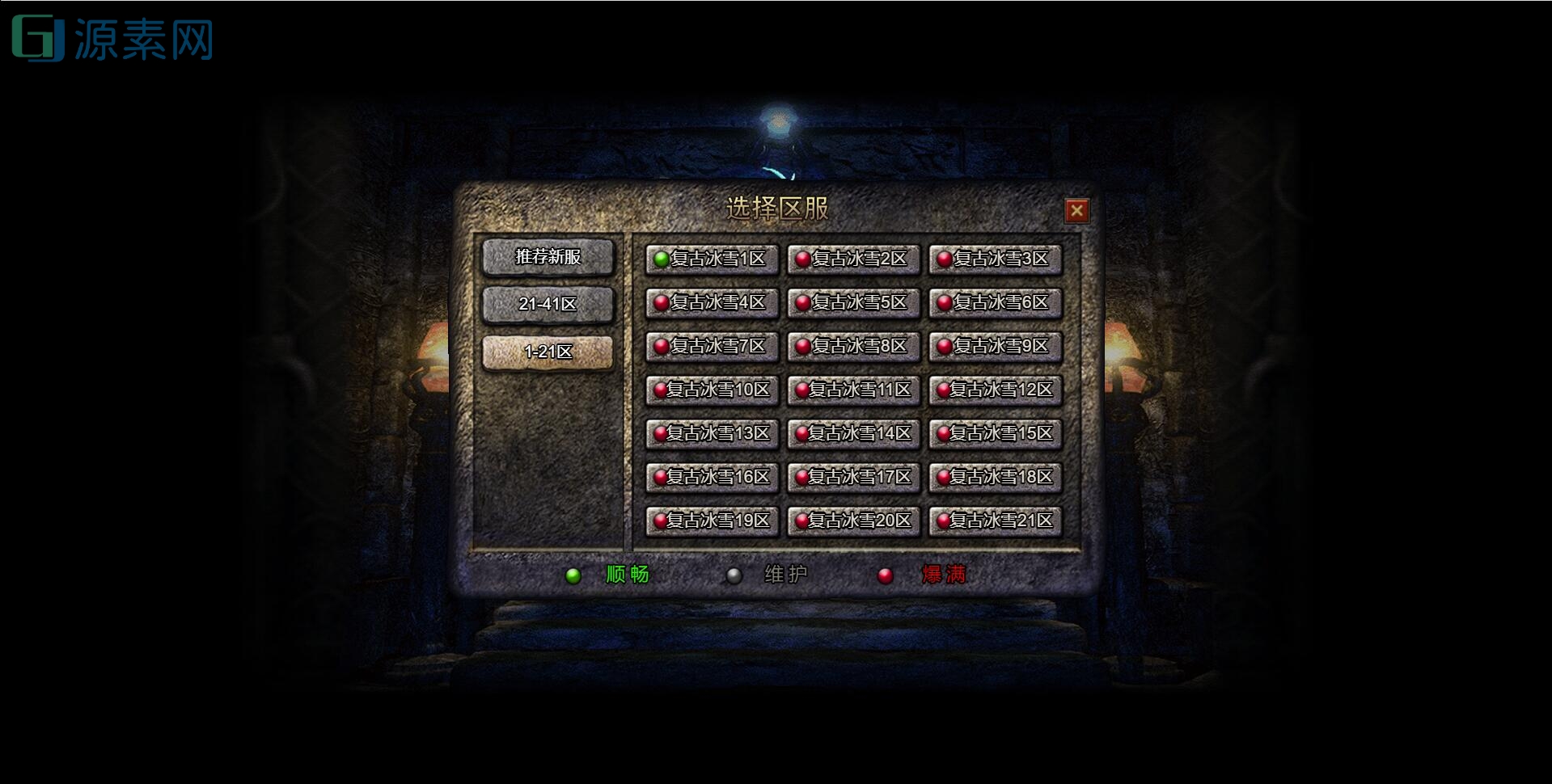Click server 复古冰雪9区
Viewport: 1552px width, 784px height.
pos(995,347)
